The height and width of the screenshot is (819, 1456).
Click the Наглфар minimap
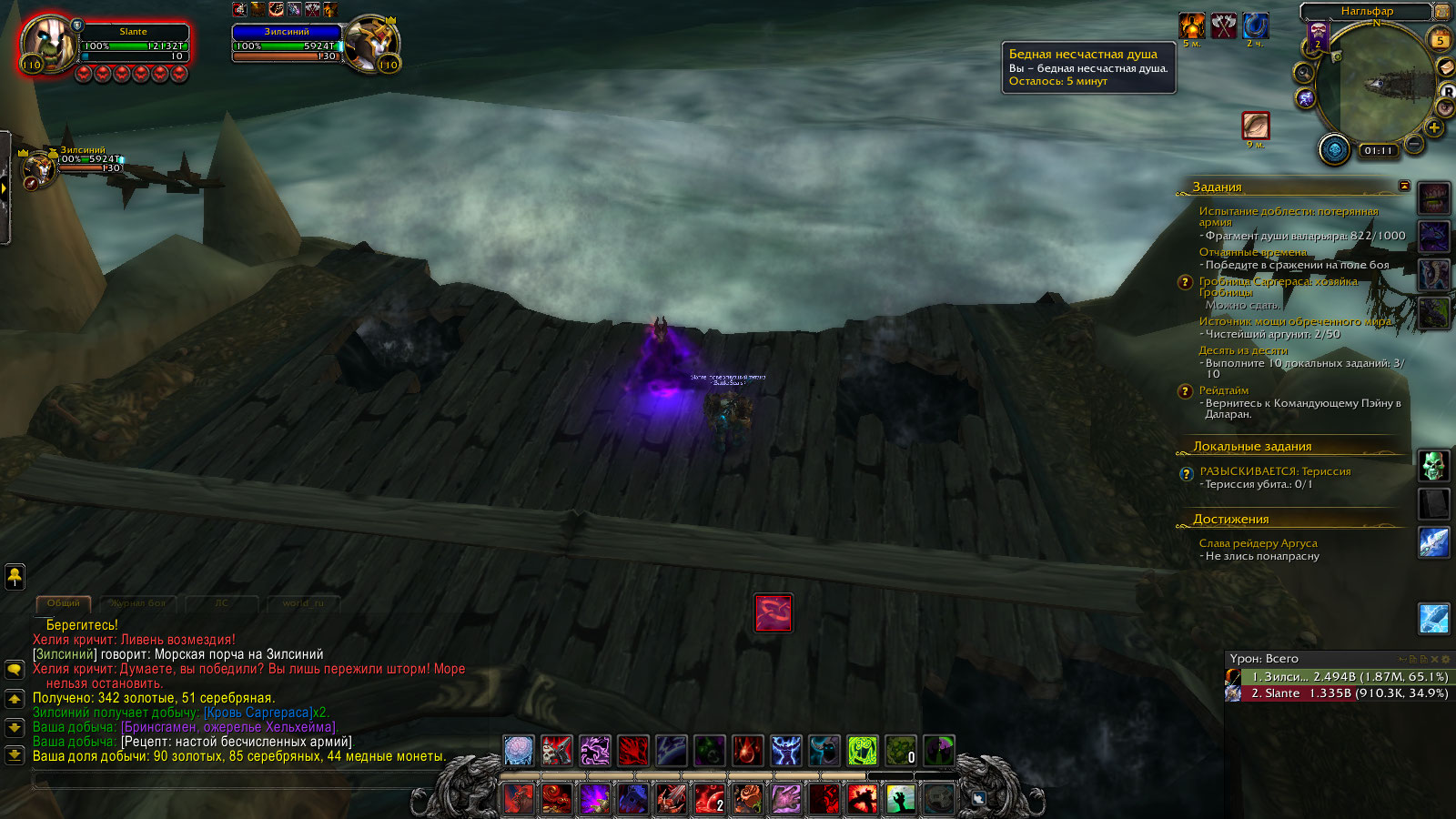coord(1376,86)
